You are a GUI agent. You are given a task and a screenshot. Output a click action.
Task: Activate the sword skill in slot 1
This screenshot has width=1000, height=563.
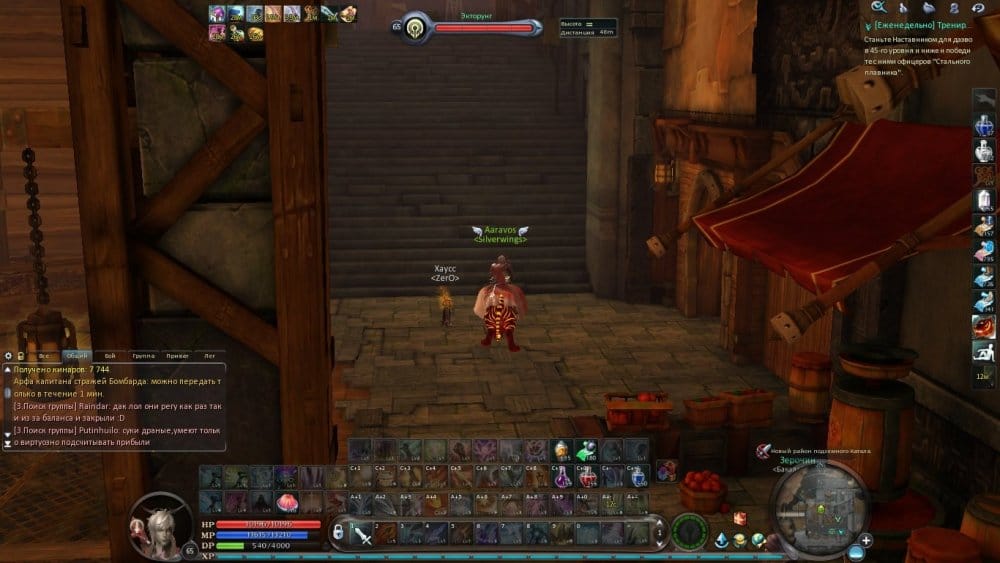point(362,535)
